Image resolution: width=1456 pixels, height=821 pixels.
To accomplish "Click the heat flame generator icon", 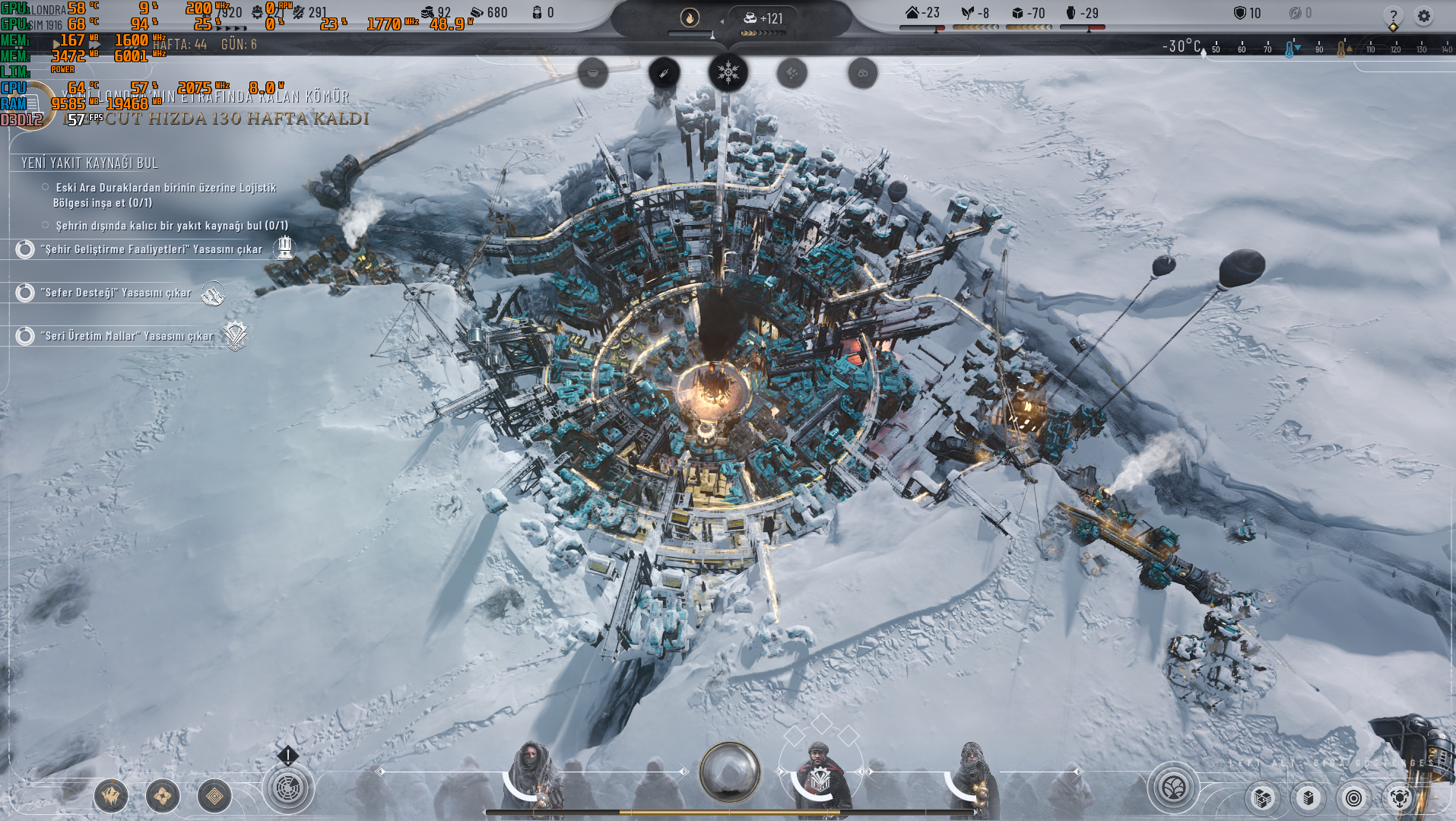I will [x=690, y=17].
